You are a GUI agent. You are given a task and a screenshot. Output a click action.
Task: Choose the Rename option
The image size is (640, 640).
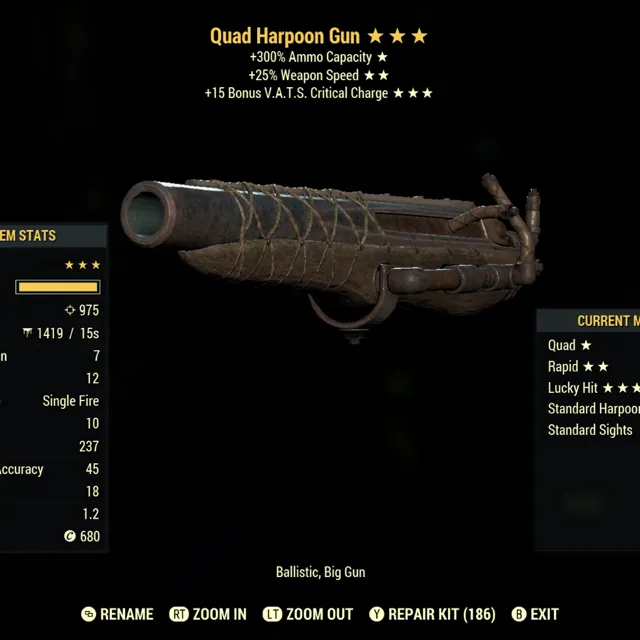click(x=118, y=614)
